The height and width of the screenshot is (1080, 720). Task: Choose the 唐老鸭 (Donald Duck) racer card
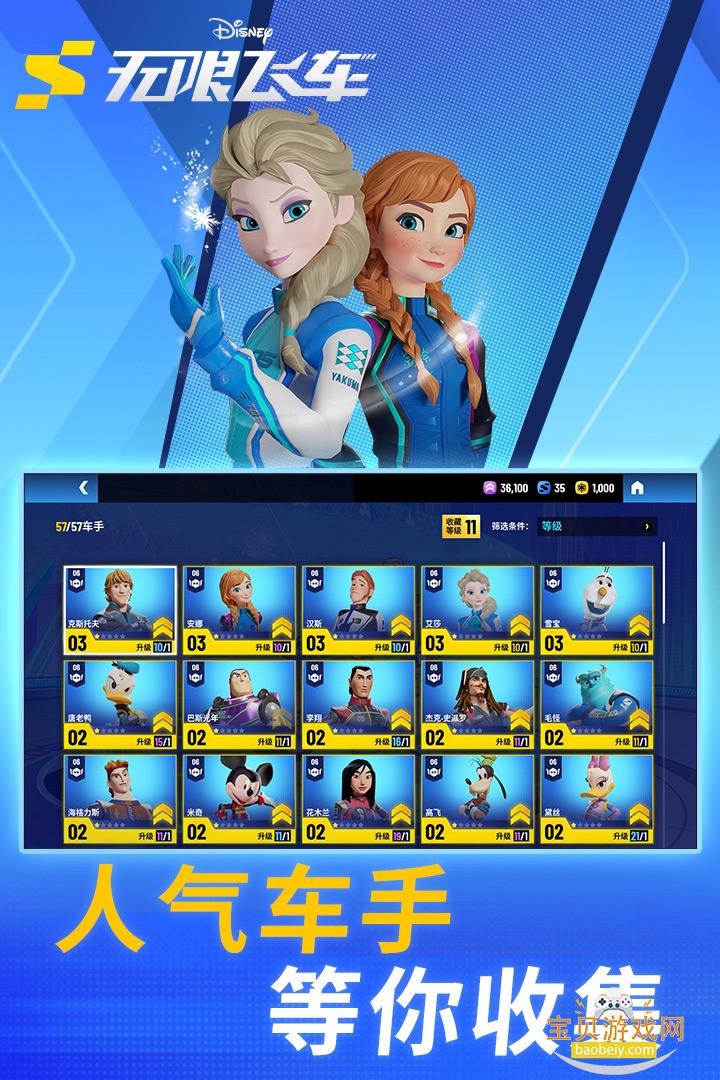tap(120, 704)
